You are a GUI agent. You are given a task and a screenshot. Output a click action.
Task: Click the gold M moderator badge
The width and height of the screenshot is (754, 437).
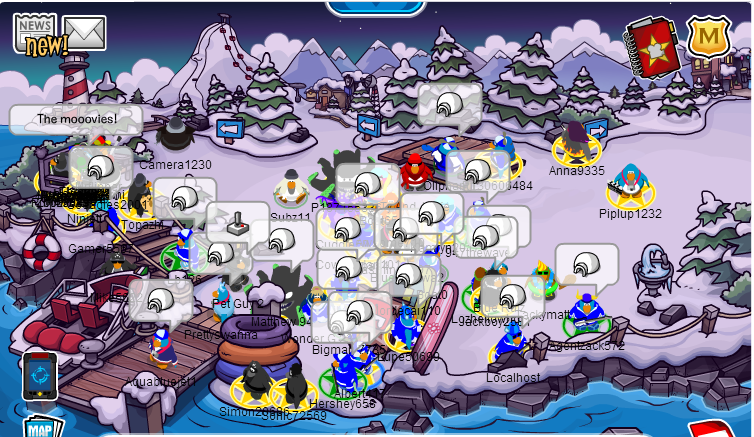(x=707, y=38)
